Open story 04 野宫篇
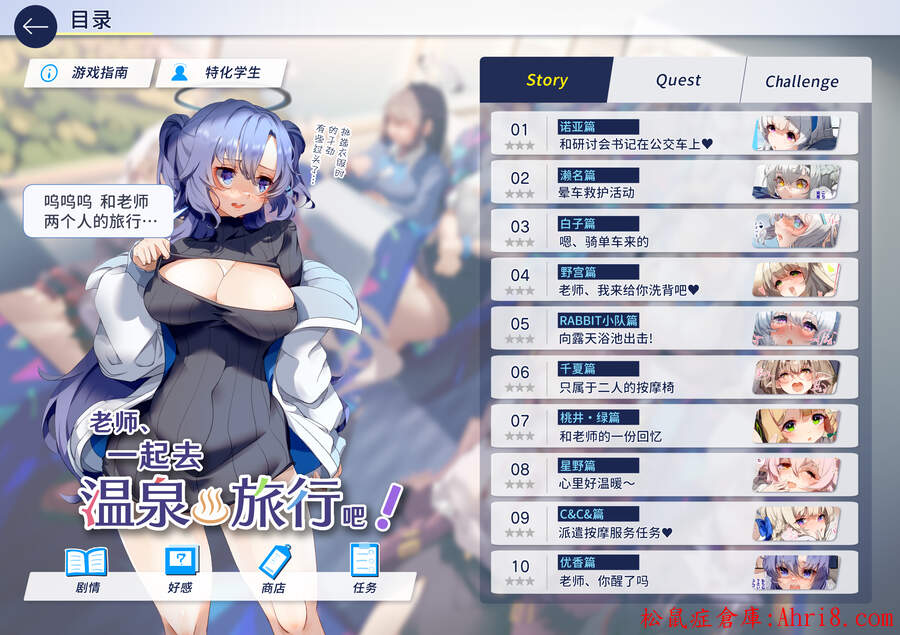This screenshot has width=900, height=635. coord(674,281)
